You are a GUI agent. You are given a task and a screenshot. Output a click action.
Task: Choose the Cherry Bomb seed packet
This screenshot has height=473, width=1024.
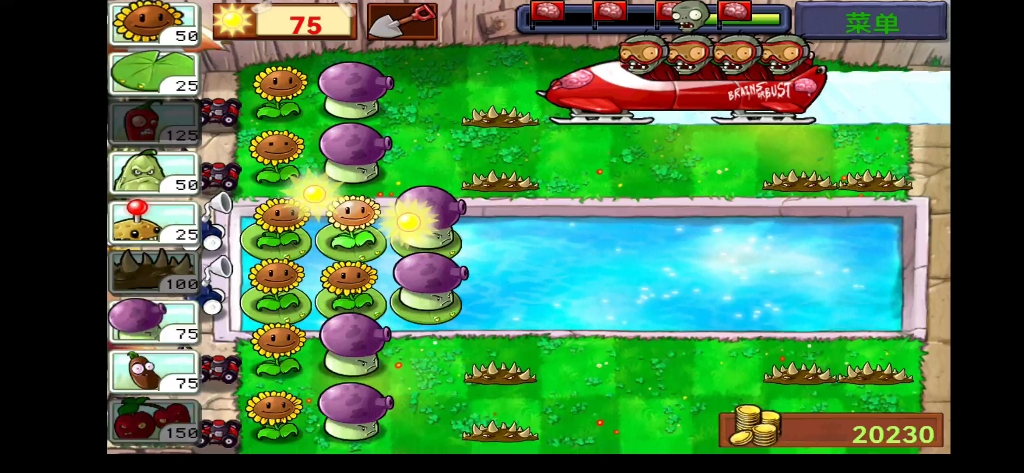[x=155, y=420]
